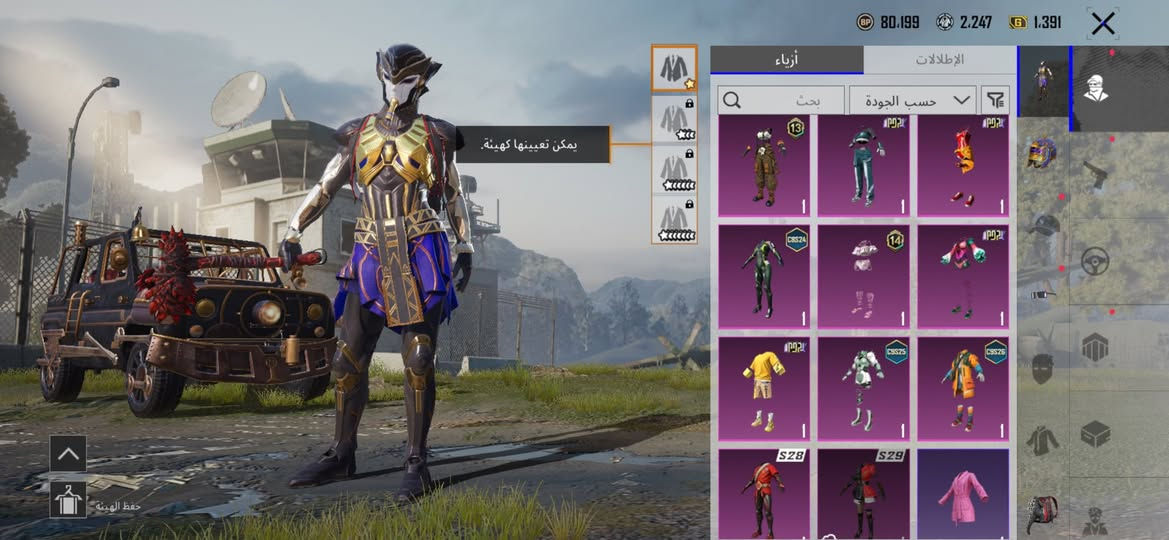Choose the camo outfit with badge 13

point(763,165)
